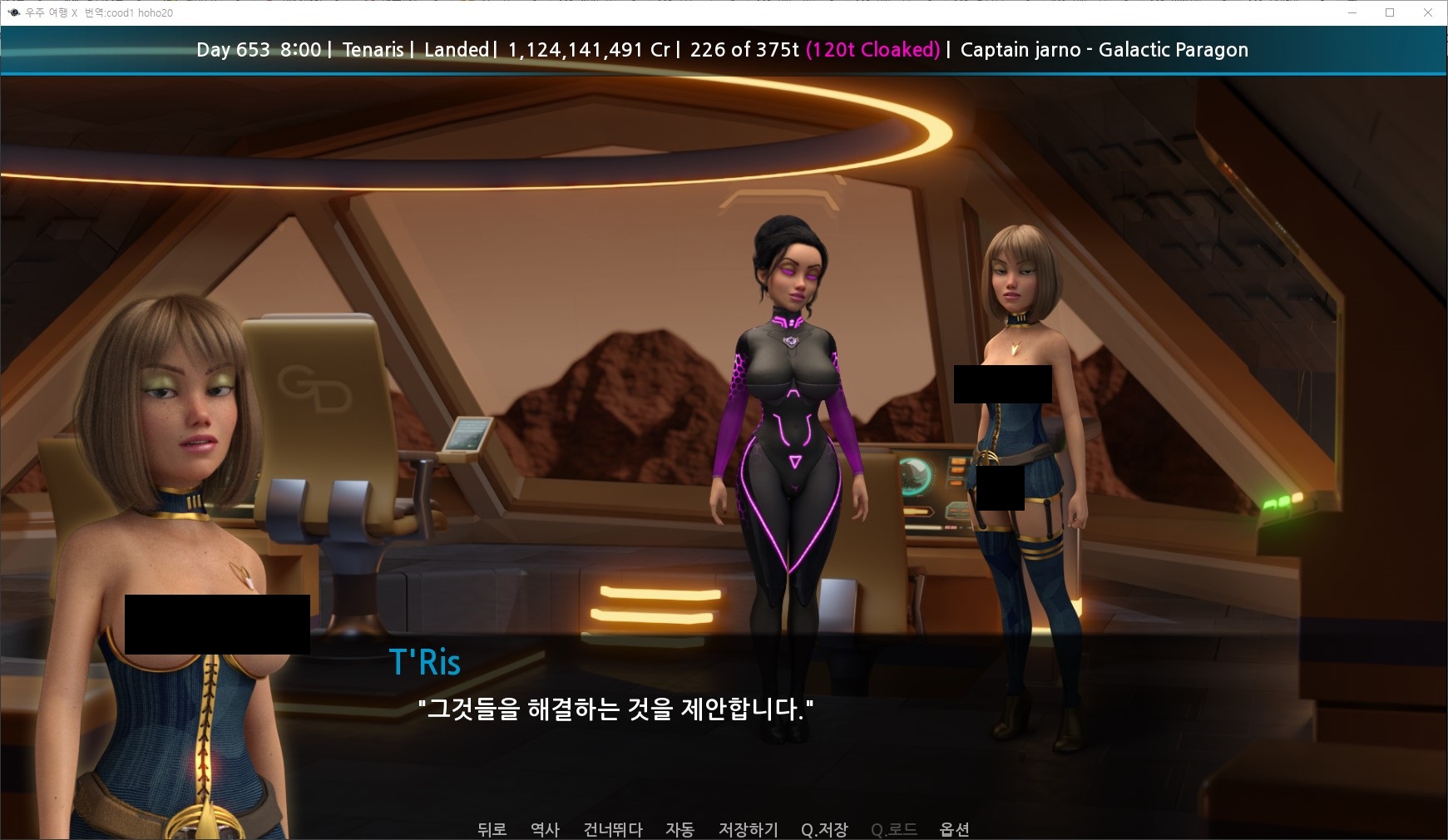Viewport: 1448px width, 840px height.
Task: Toggle 자동 auto-advance mode
Action: tap(680, 829)
